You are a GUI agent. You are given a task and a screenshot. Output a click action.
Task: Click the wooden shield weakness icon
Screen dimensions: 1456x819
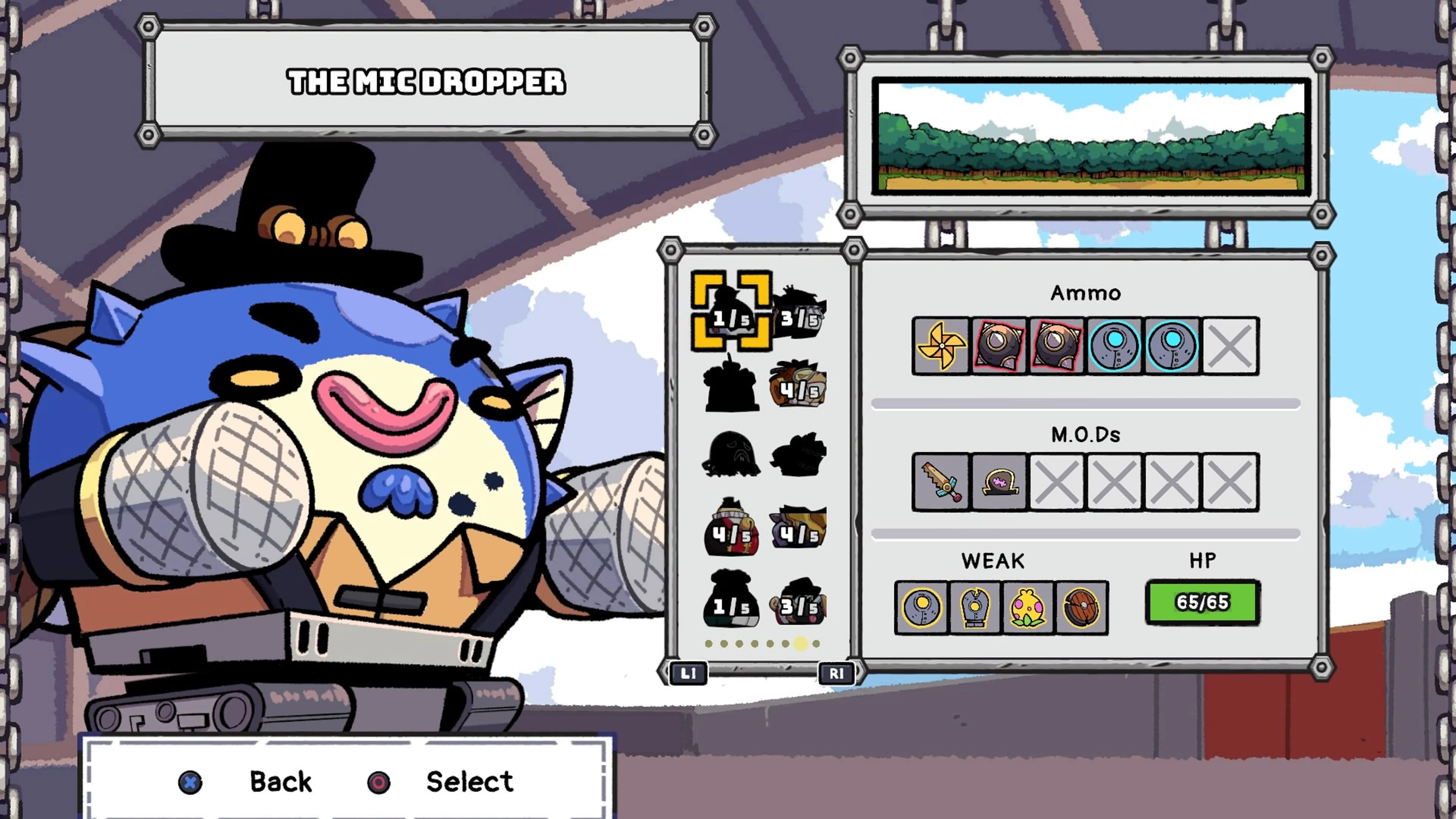pyautogui.click(x=1081, y=607)
